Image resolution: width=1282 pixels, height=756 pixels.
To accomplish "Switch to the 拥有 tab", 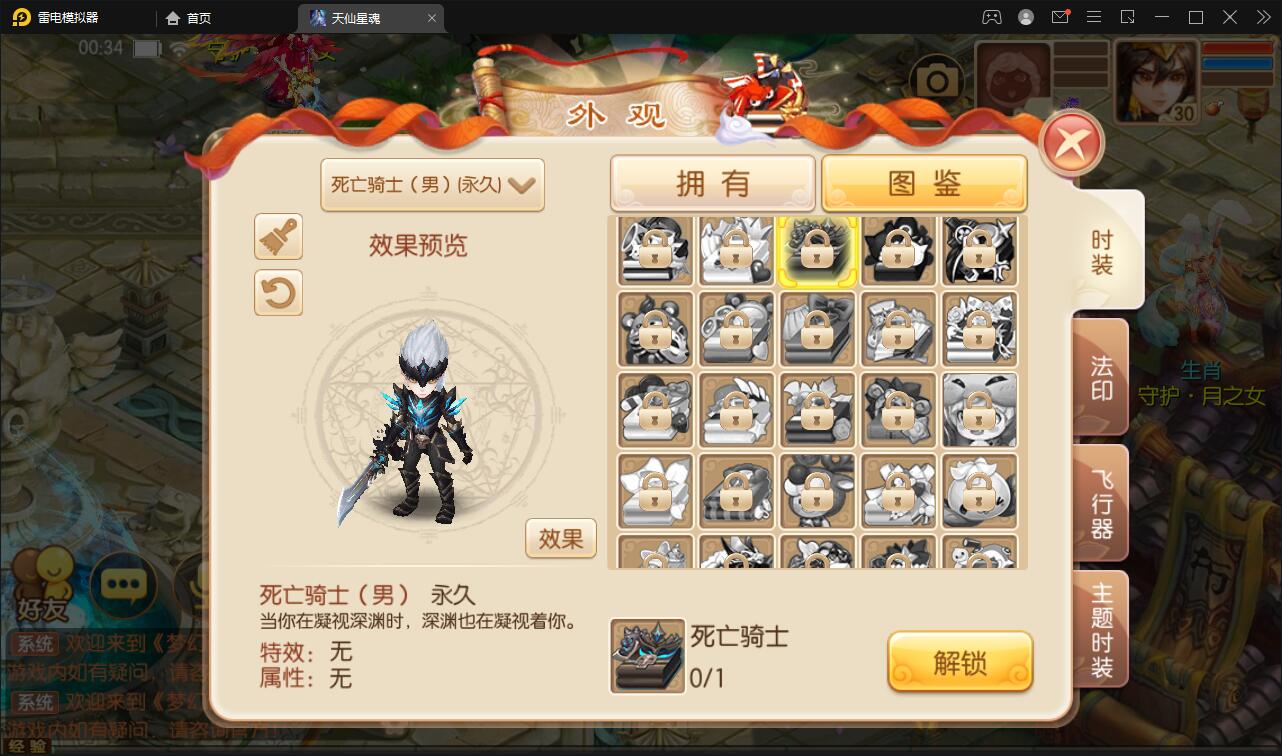I will point(712,181).
